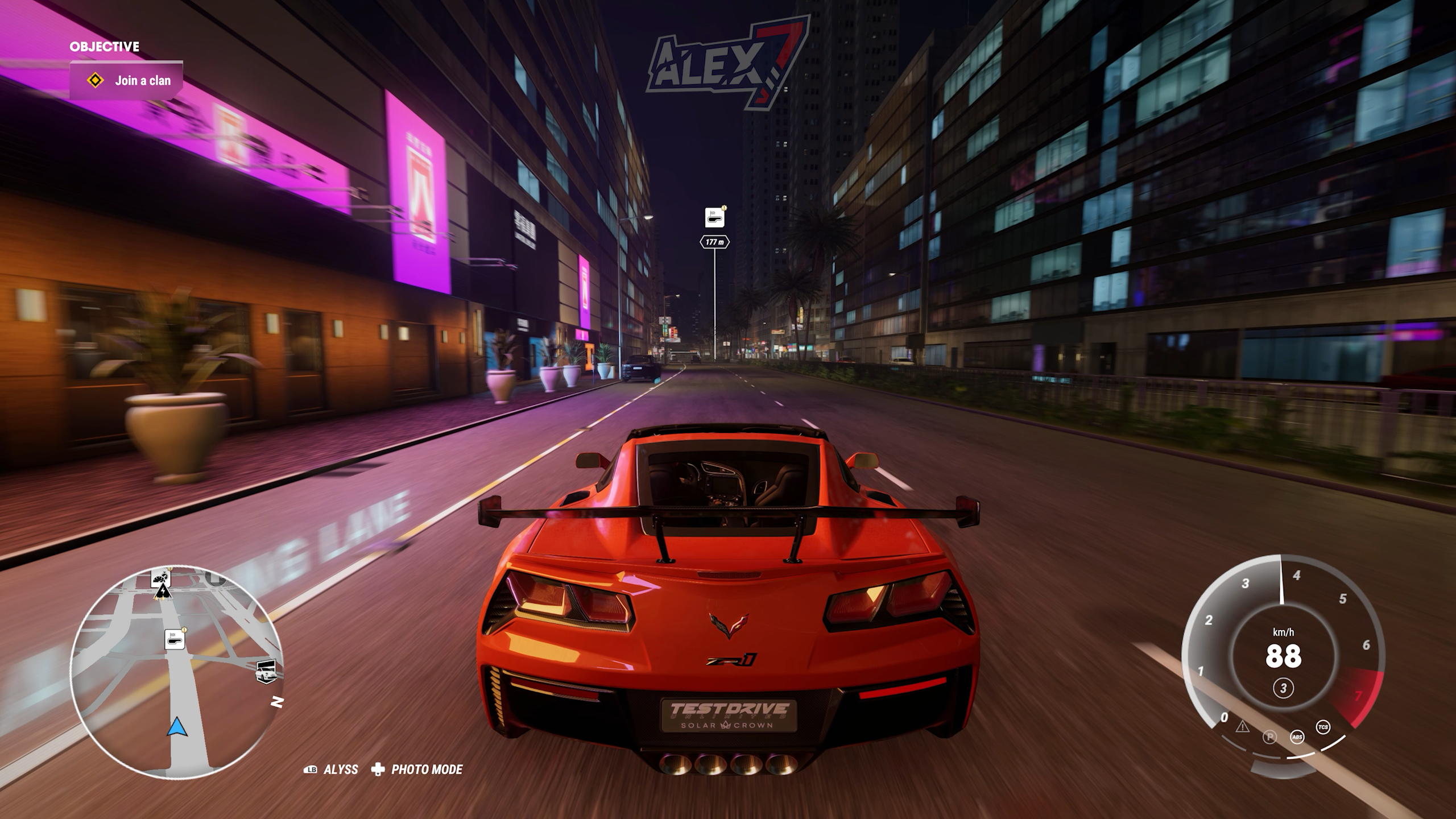Select the speedometer event icon on the minimap
Viewport: 1456px width, 819px height.
coord(160,578)
